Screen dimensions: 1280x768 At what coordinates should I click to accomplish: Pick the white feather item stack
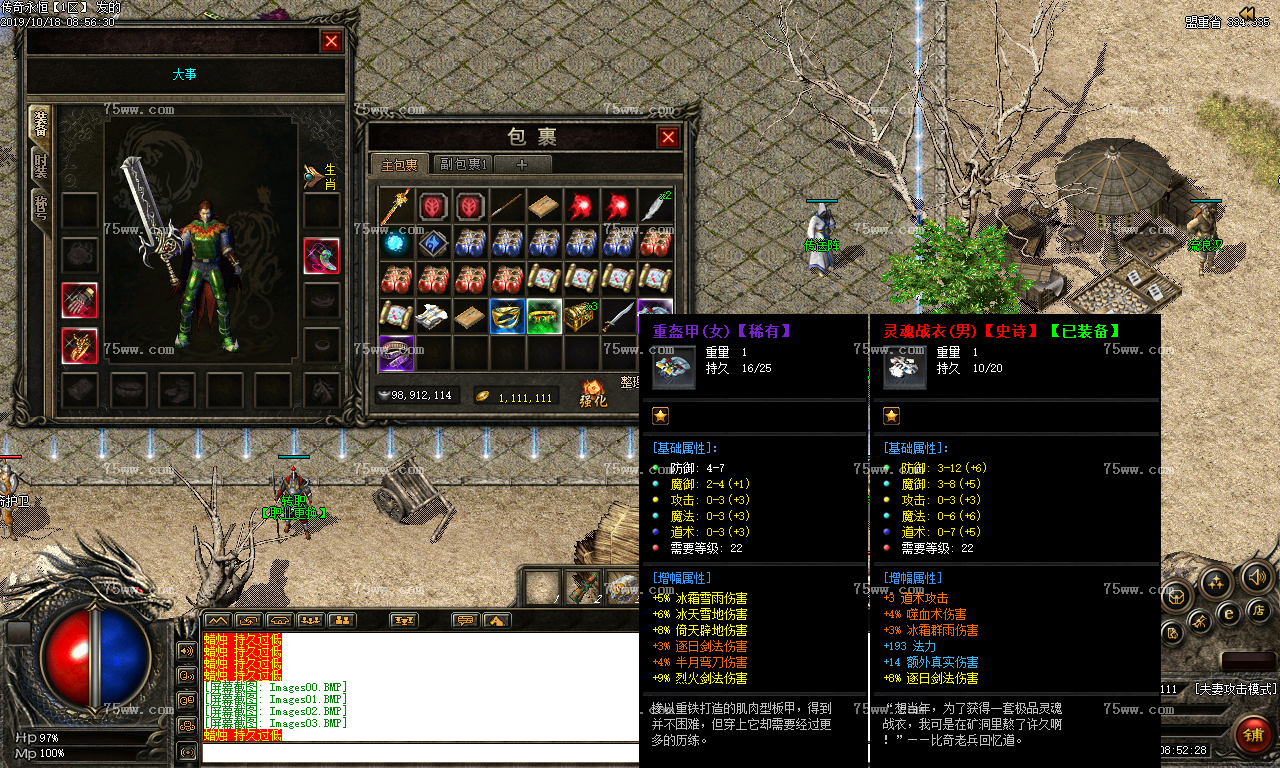tap(655, 207)
